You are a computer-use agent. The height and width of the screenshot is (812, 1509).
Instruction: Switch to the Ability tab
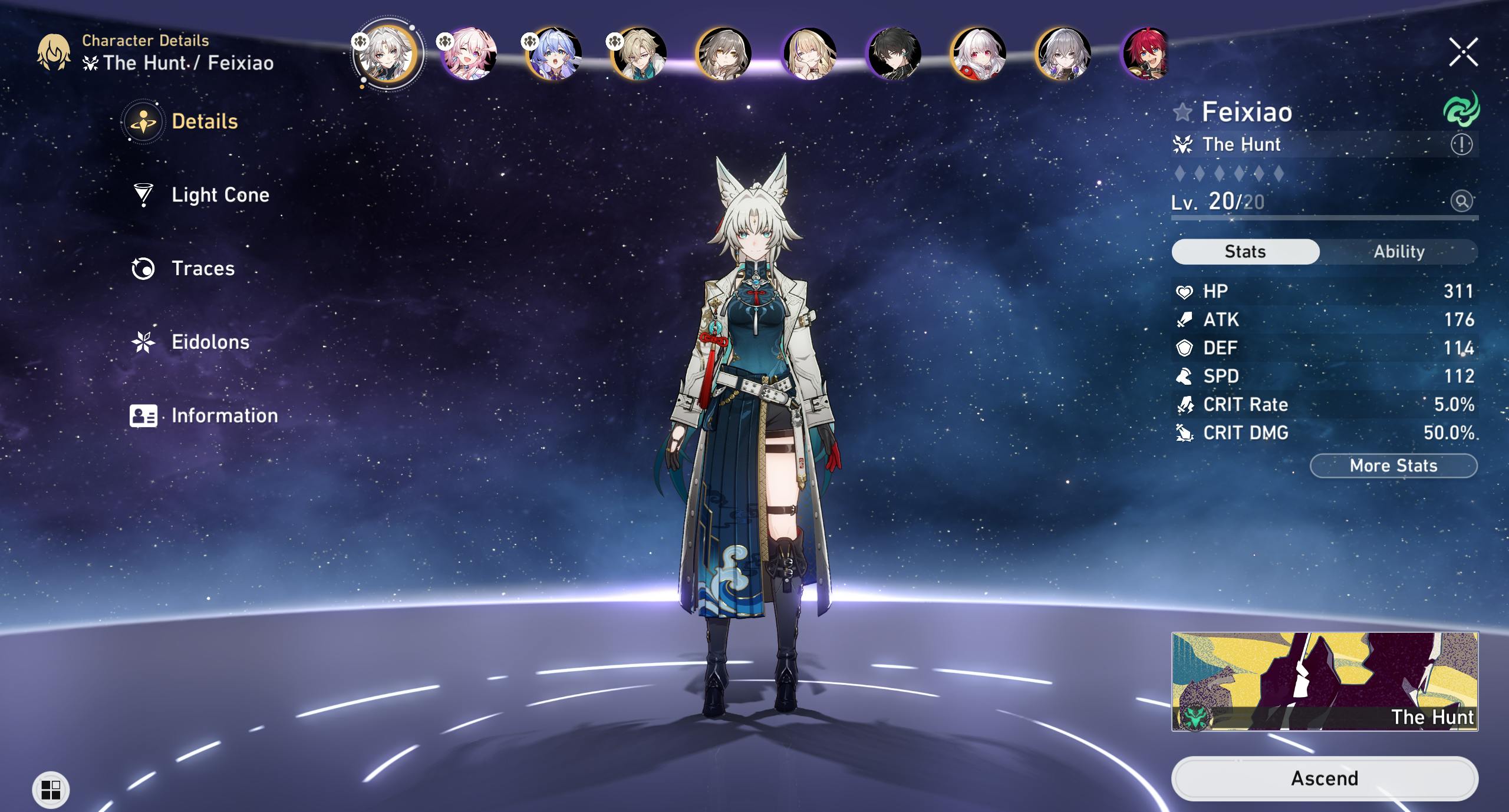[x=1399, y=252]
